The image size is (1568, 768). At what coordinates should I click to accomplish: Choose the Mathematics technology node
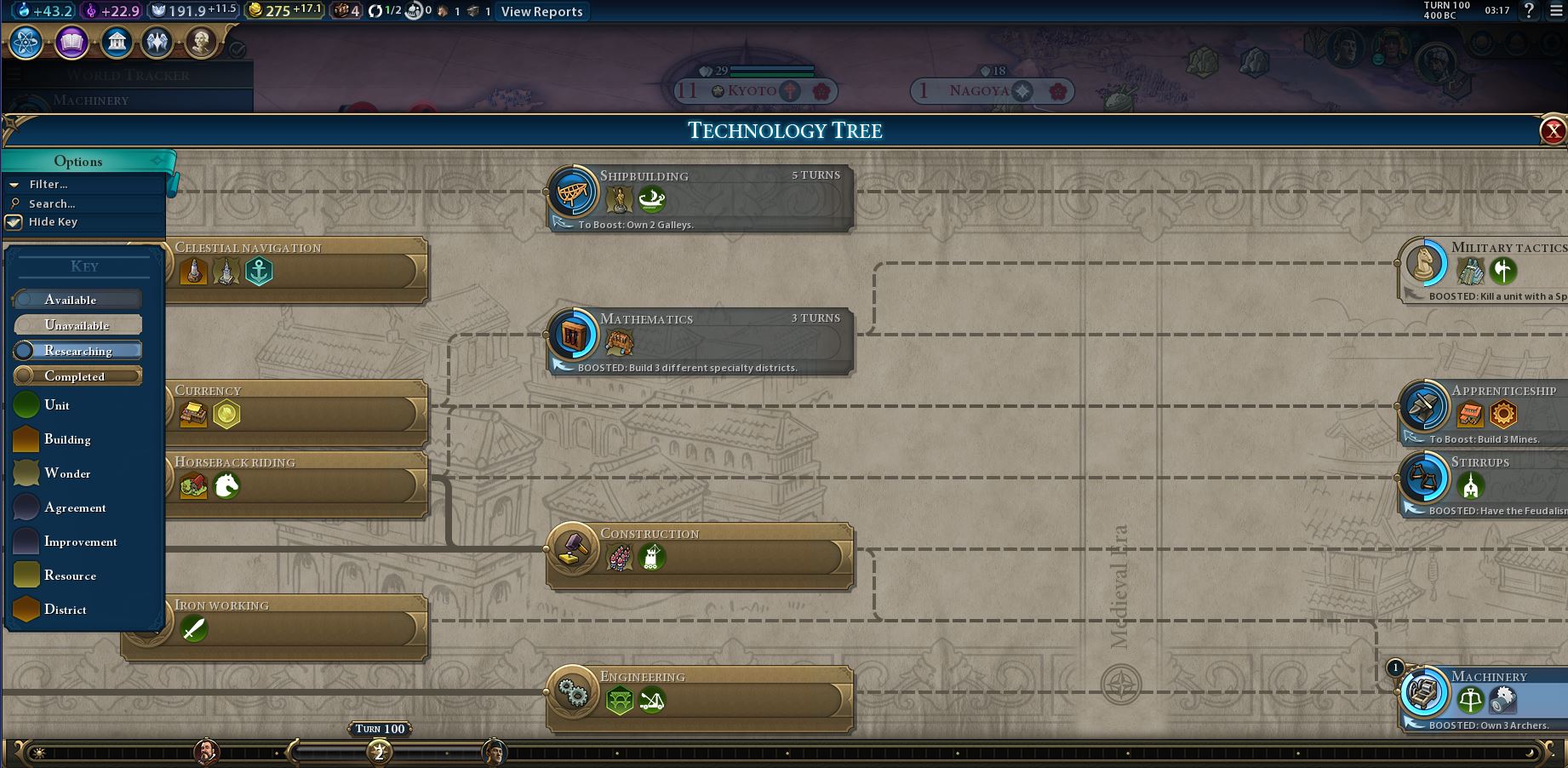pyautogui.click(x=700, y=341)
